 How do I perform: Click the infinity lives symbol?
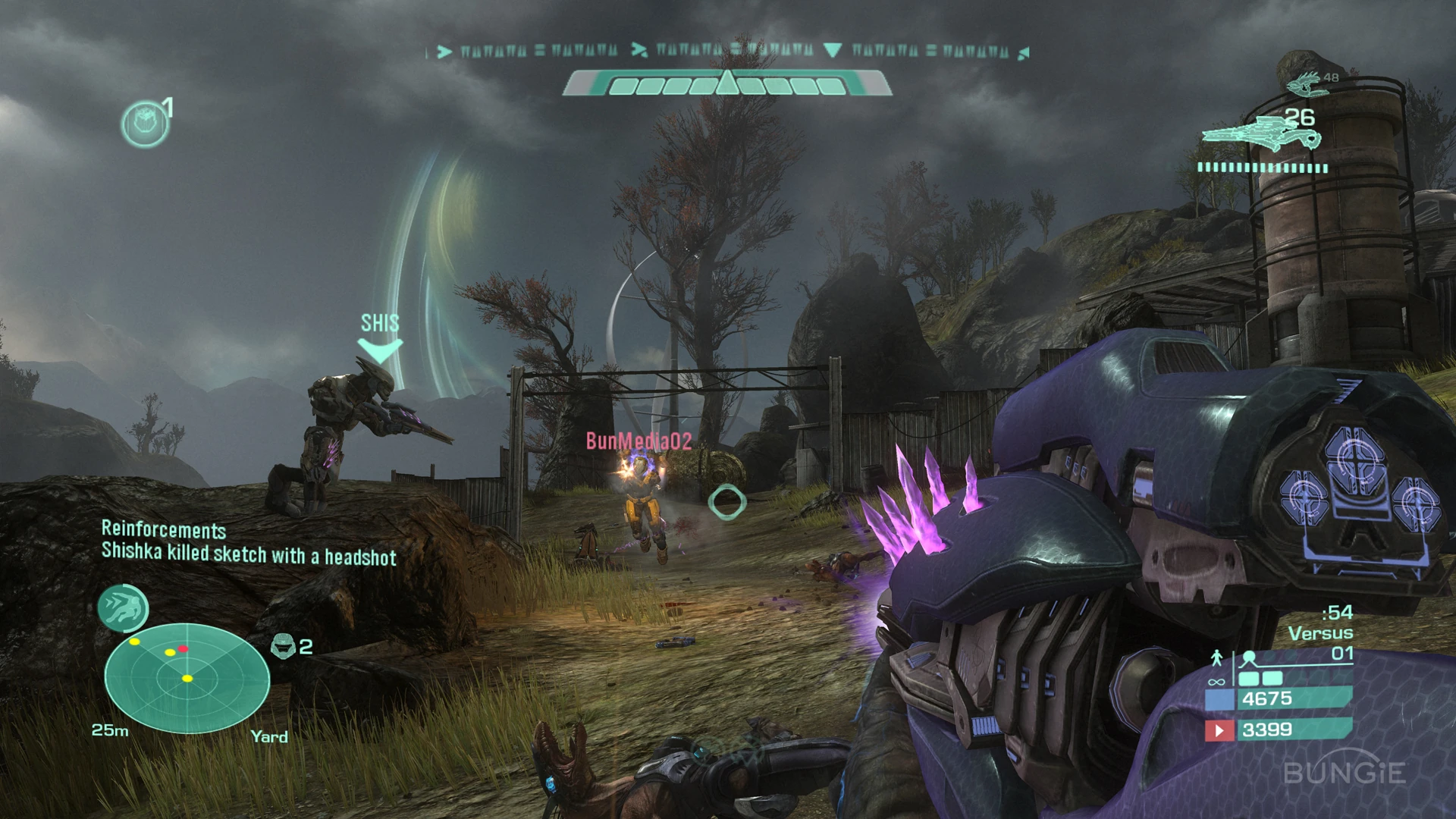(x=1216, y=681)
